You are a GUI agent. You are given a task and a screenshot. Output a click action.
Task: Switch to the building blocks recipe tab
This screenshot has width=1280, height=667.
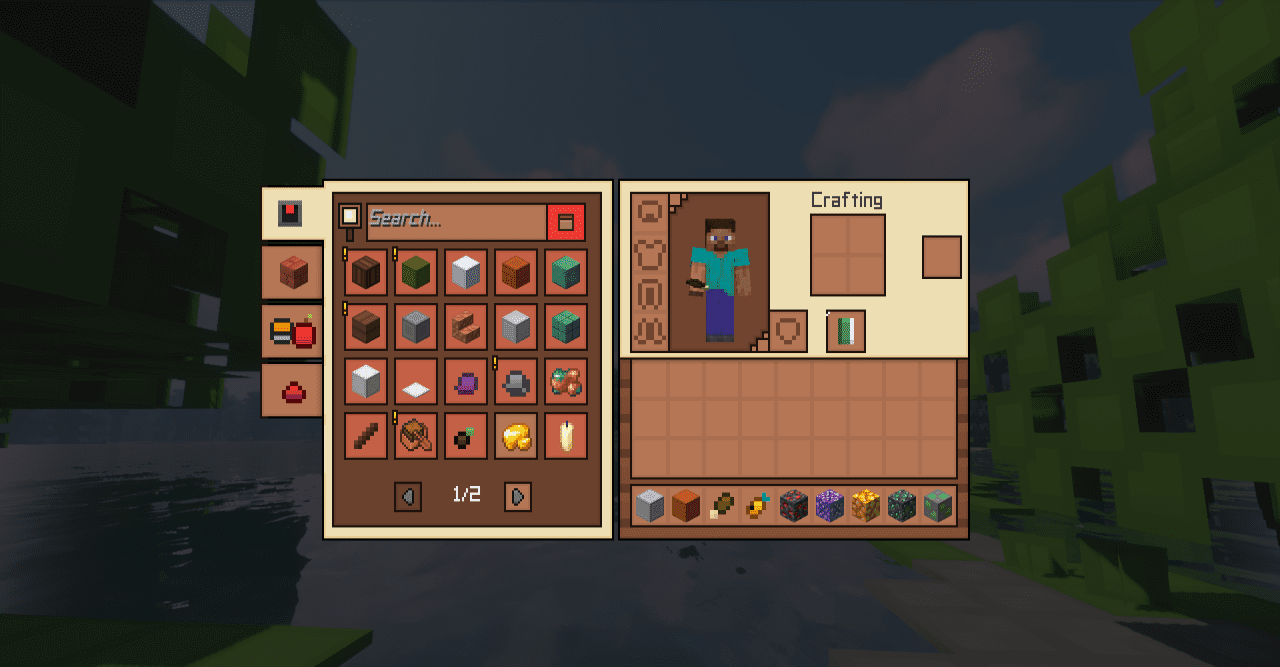(291, 272)
